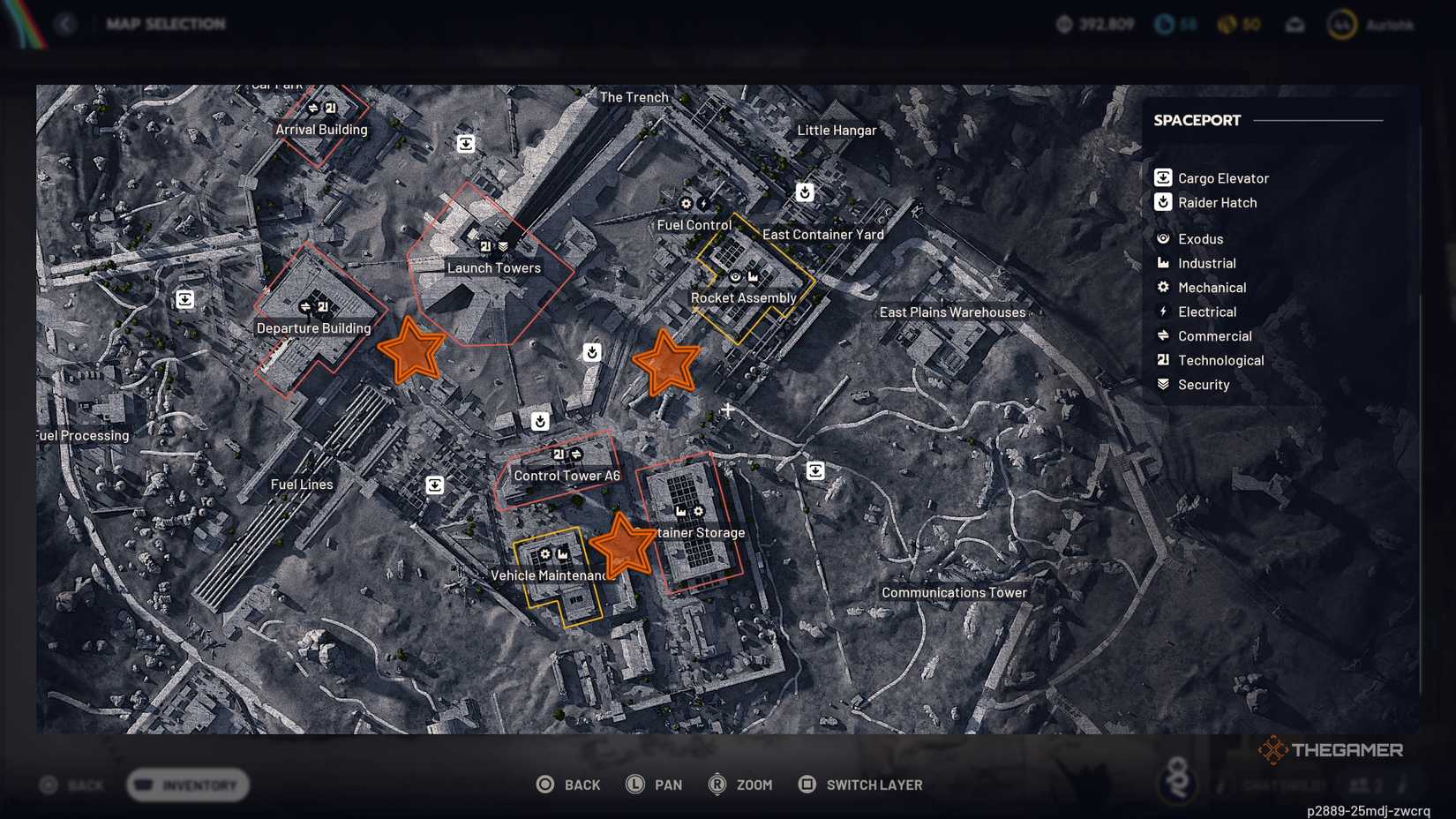
Task: Open the Inventory tab
Action: pyautogui.click(x=187, y=785)
